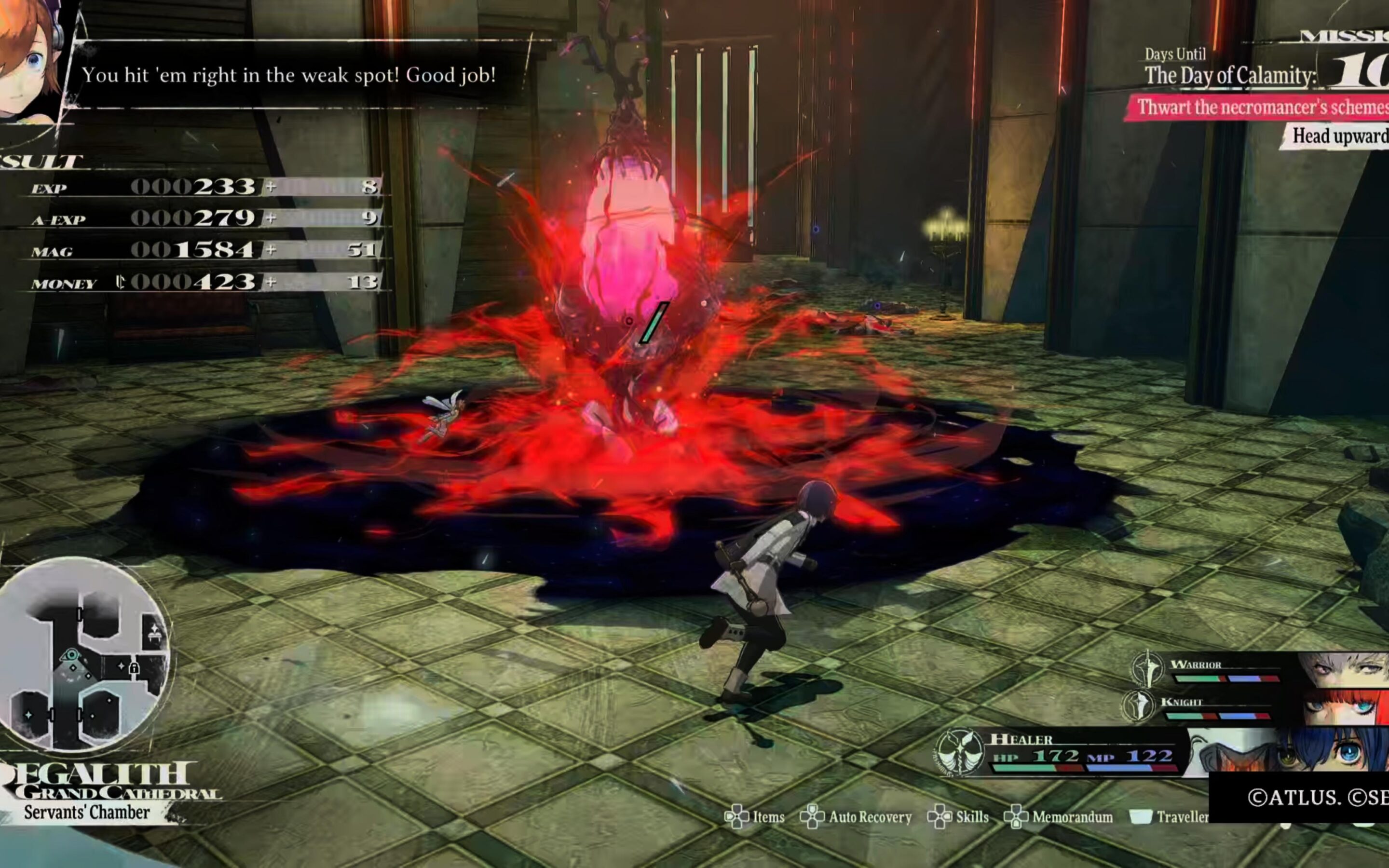
Task: Open the Memorandum
Action: click(x=1059, y=817)
